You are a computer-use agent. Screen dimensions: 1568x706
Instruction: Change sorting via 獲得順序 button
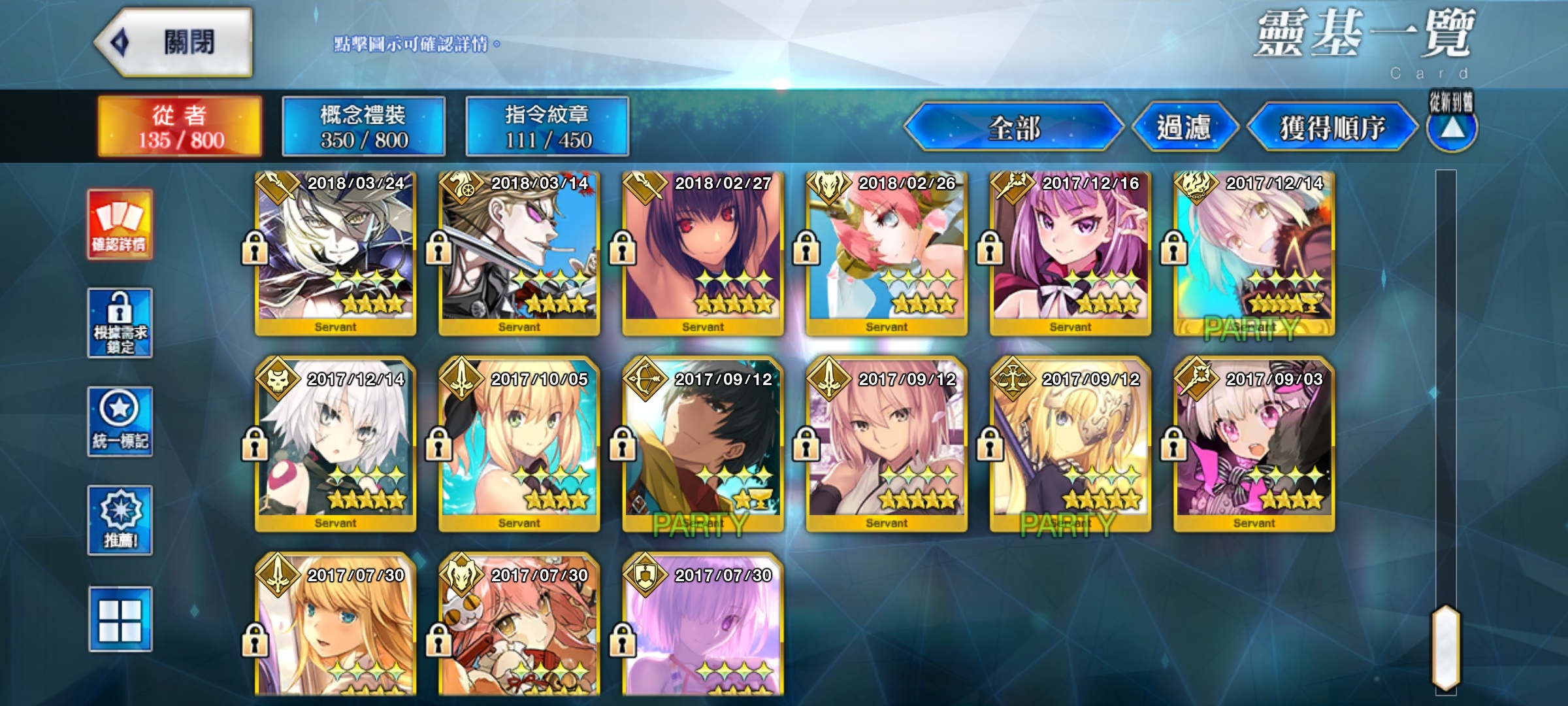1331,127
